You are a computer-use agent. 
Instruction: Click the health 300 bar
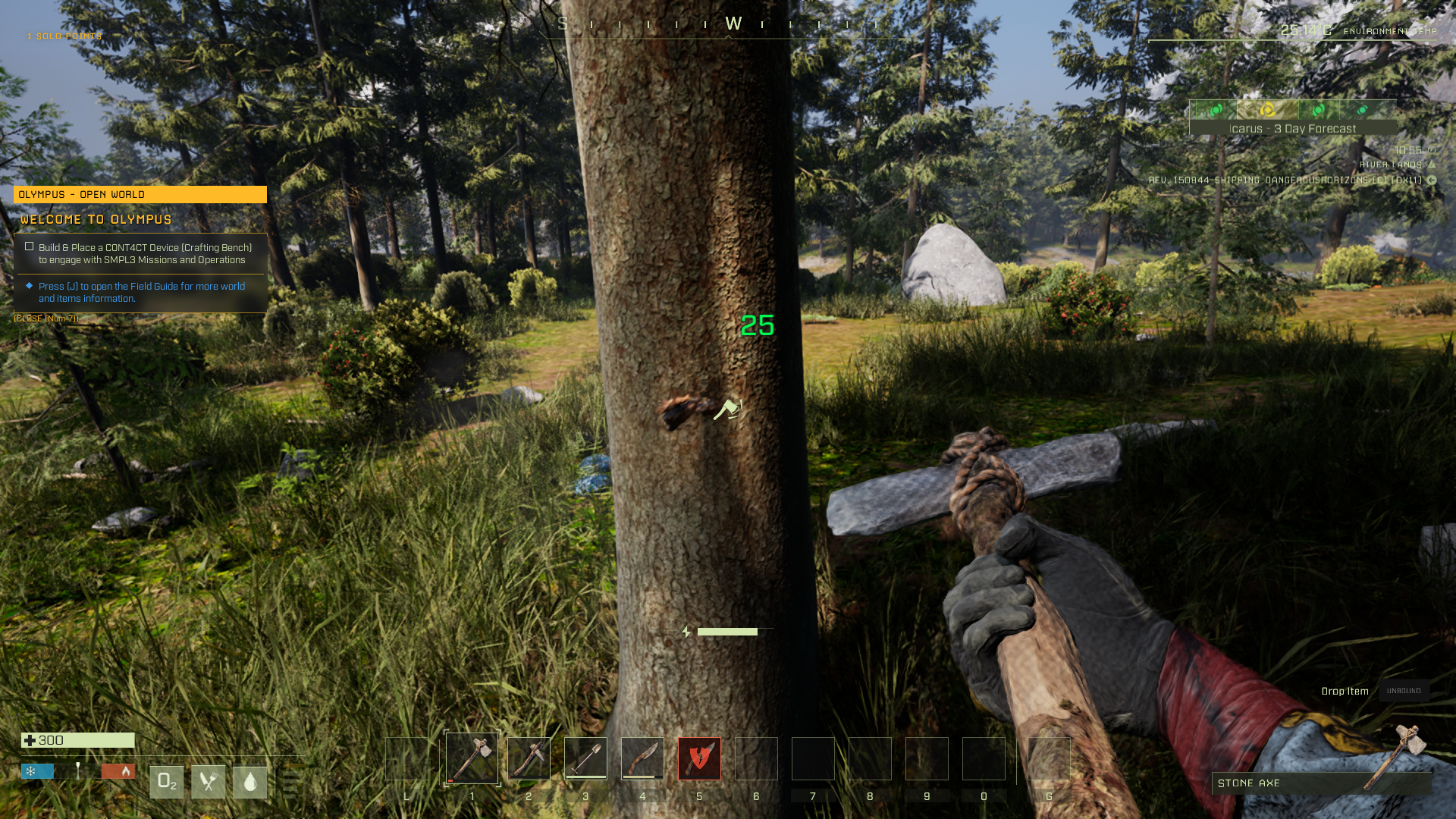pos(76,741)
